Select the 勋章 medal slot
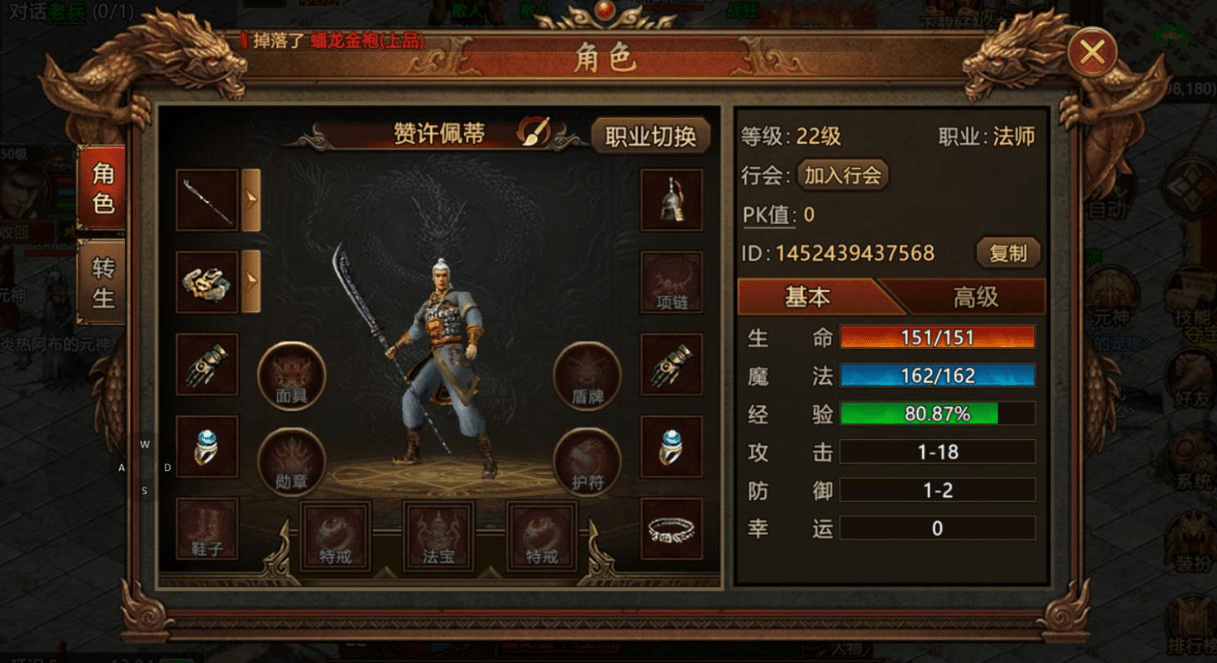 tap(291, 460)
